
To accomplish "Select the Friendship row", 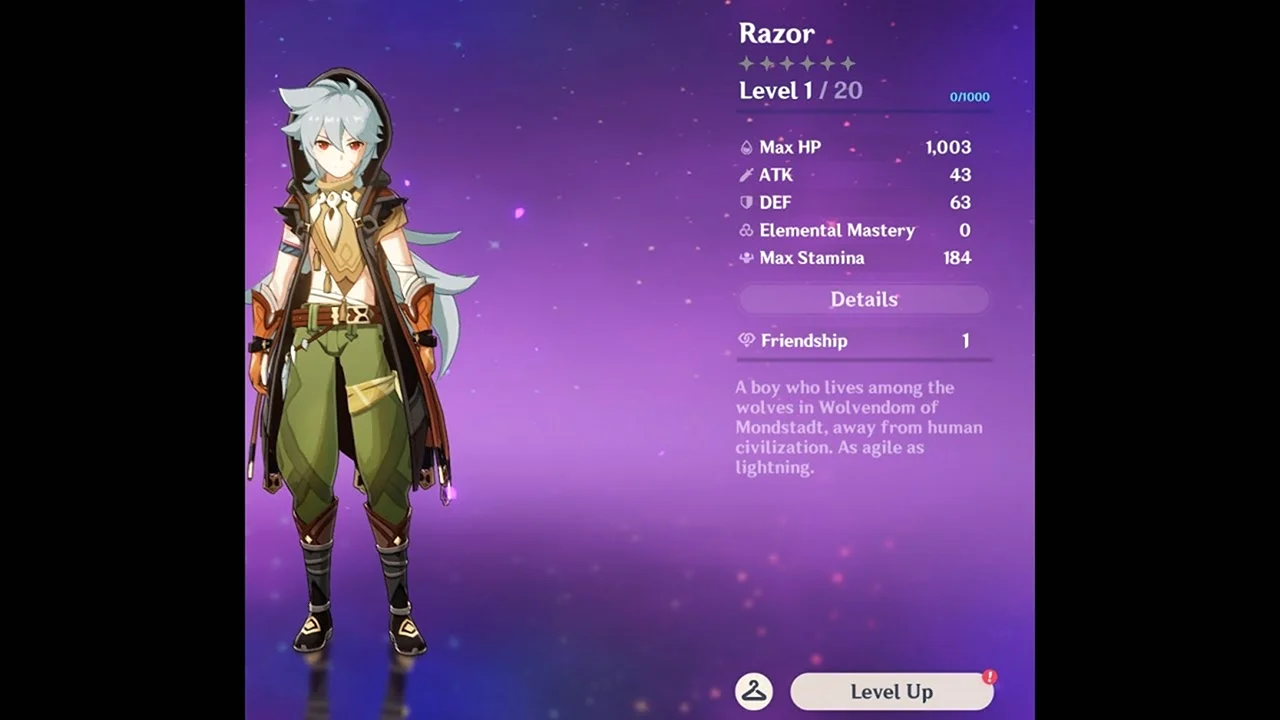I will [864, 341].
